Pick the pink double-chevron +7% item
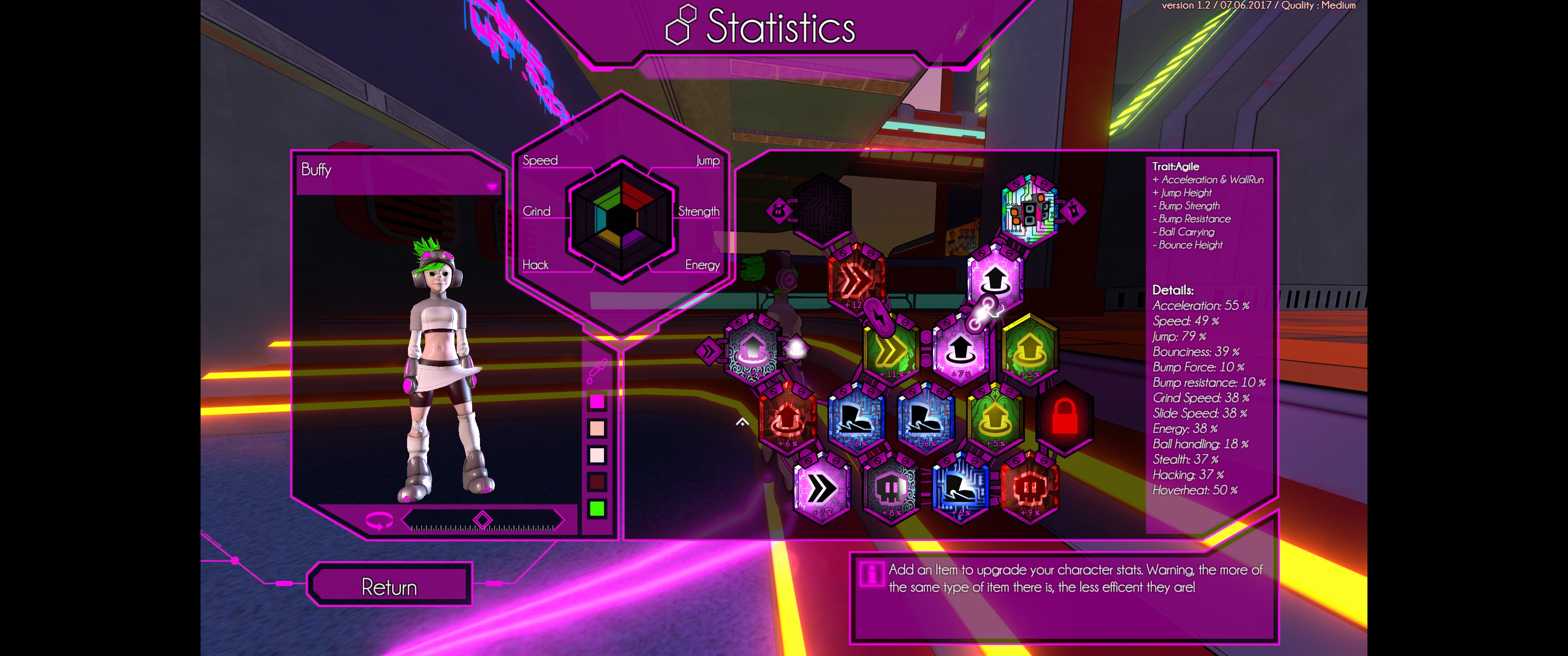1568x656 pixels. point(821,488)
